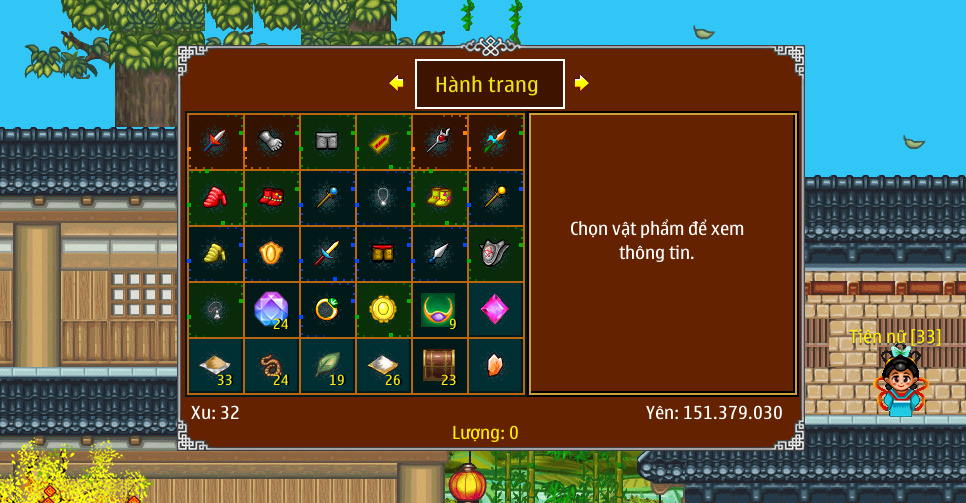Click the left arrow beside Hành trang
The image size is (966, 503).
coord(397,83)
